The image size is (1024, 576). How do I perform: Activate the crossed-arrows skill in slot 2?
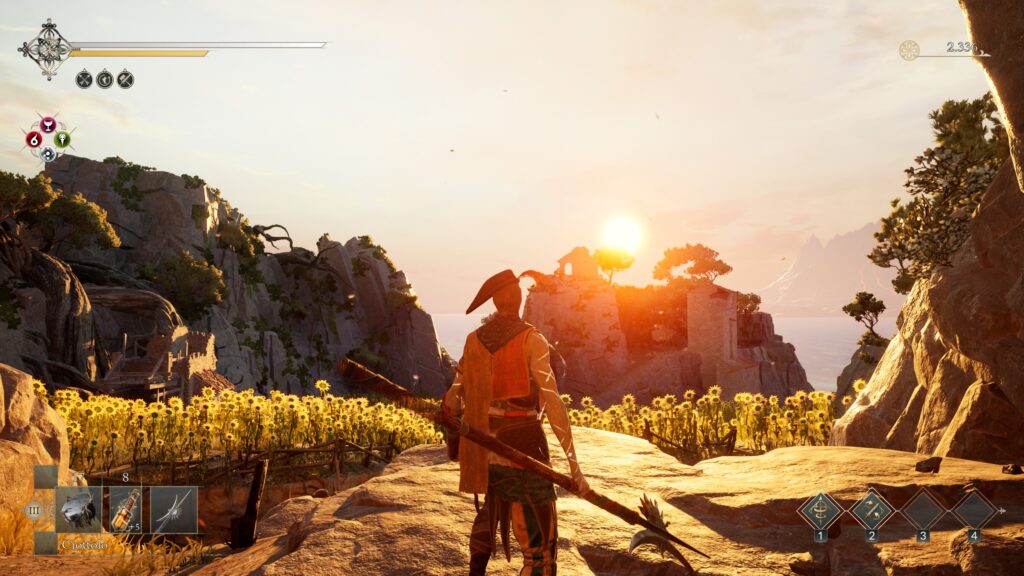click(x=871, y=510)
